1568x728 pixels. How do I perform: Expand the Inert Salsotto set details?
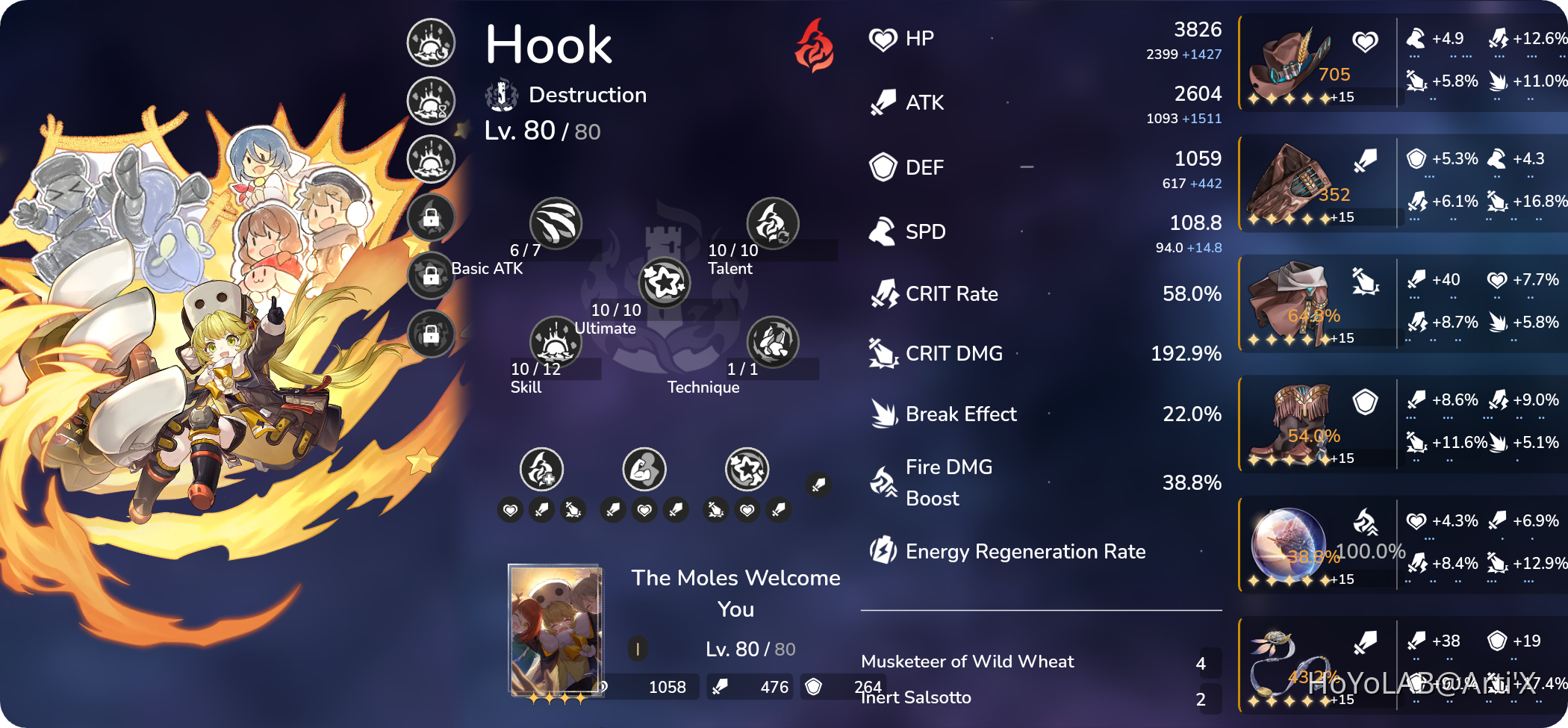click(x=915, y=697)
